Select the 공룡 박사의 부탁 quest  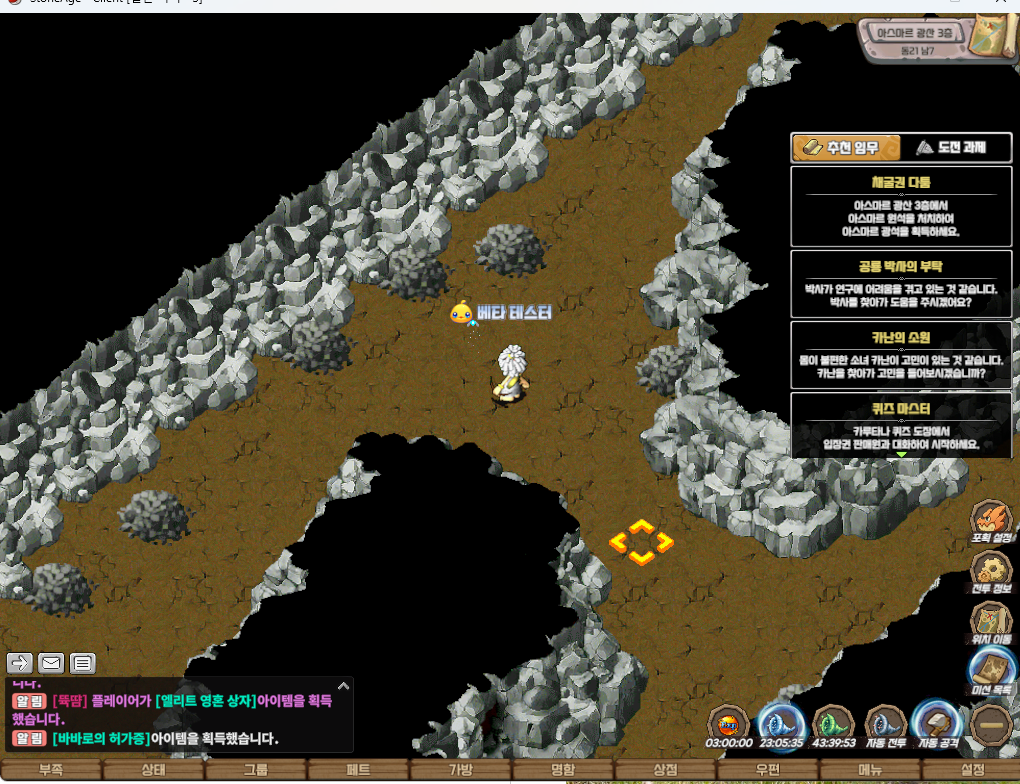coord(900,284)
